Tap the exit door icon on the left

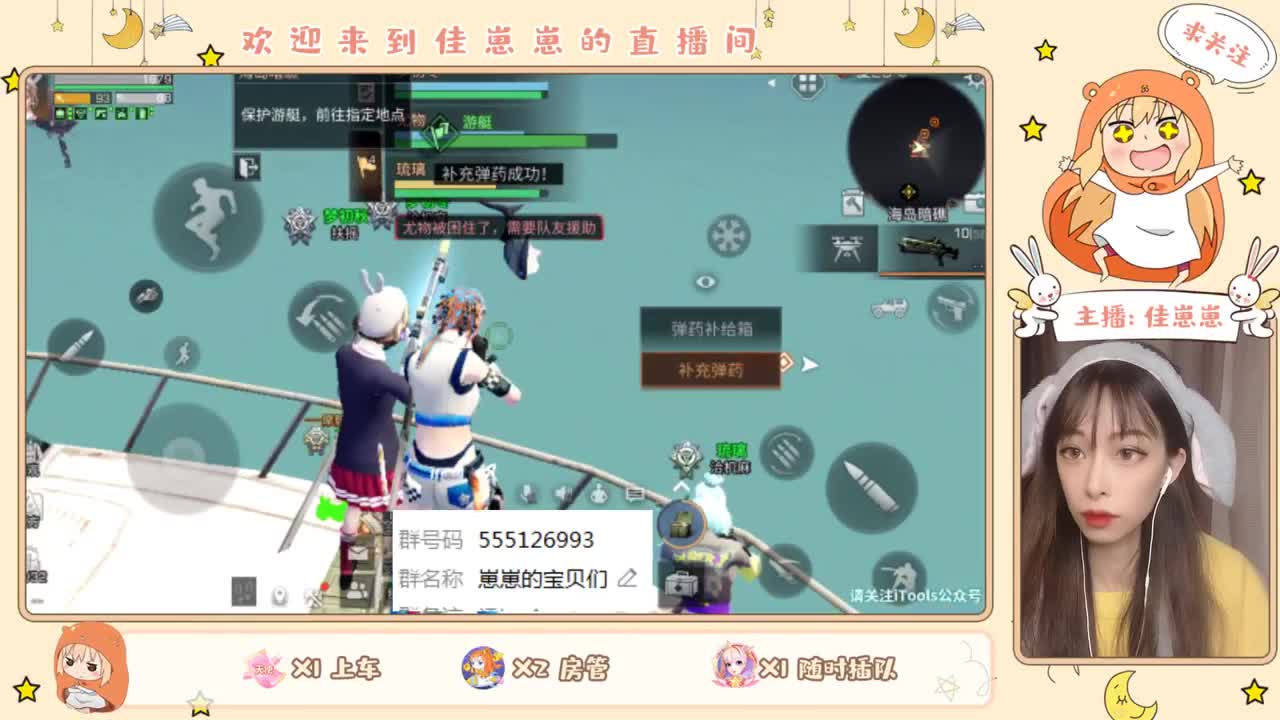[246, 167]
